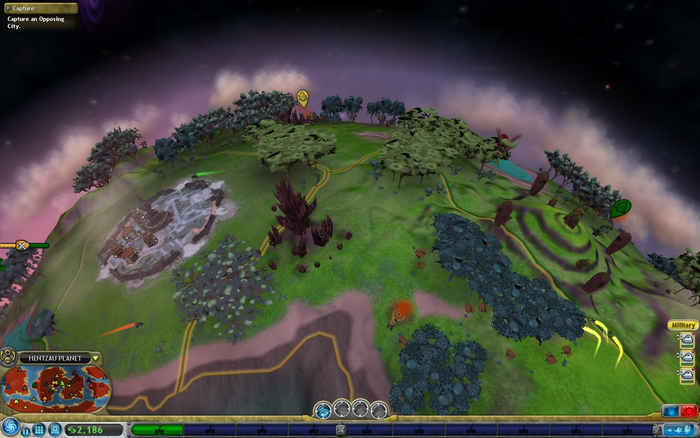The image size is (700, 438).
Task: Click the Military tab label
Action: pyautogui.click(x=682, y=326)
